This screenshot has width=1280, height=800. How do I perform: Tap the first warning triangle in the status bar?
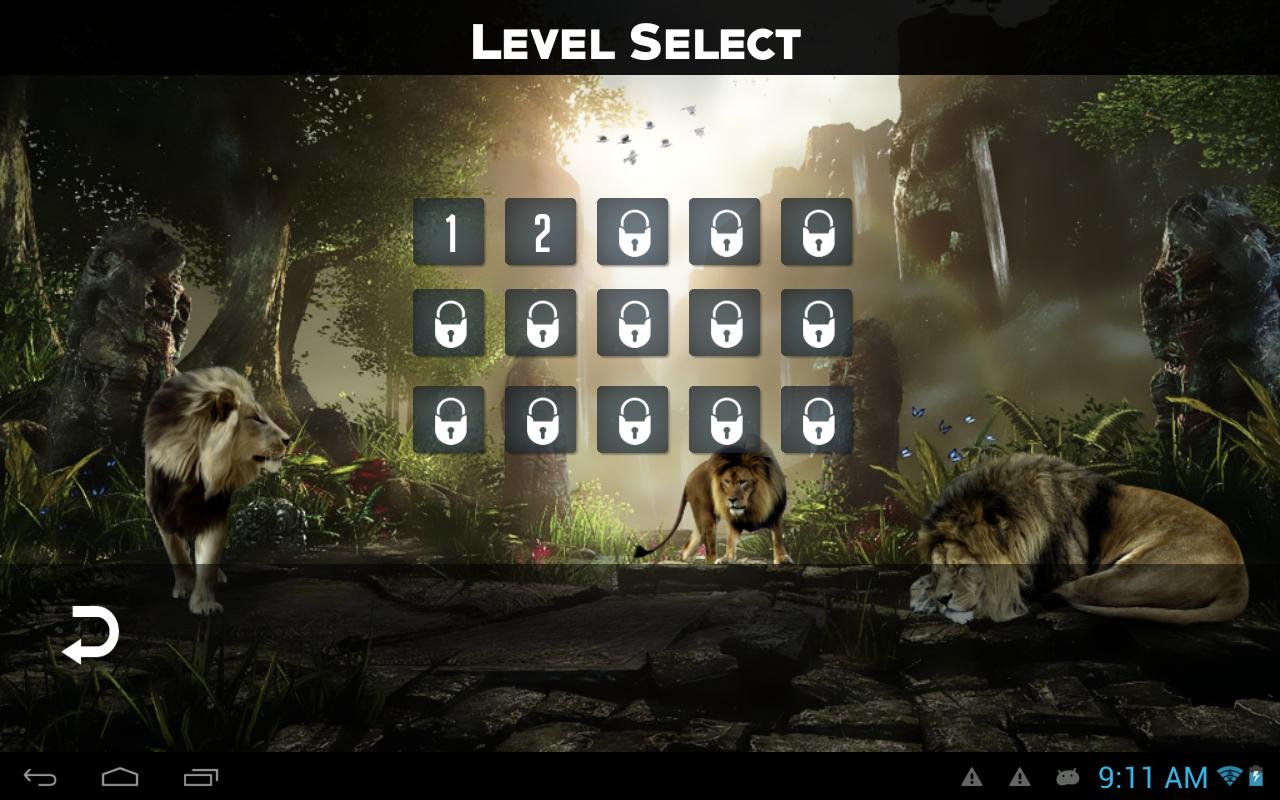[973, 776]
